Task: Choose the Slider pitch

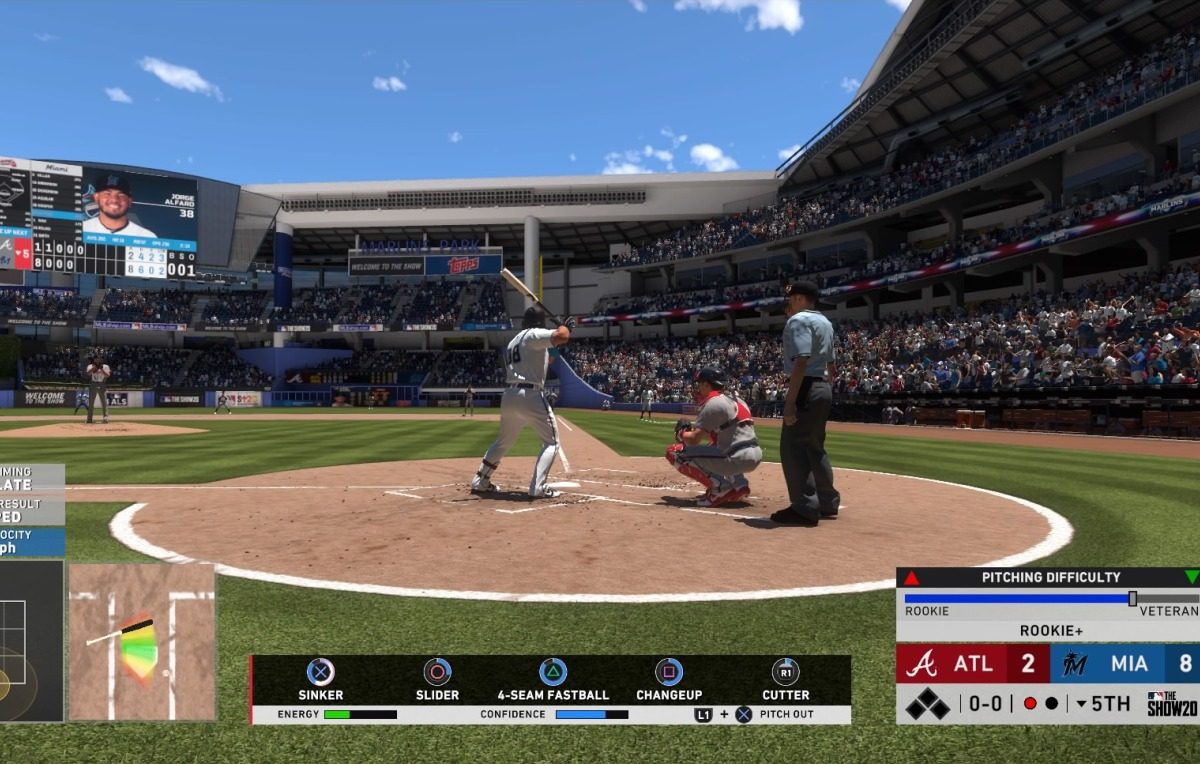Action: (437, 673)
